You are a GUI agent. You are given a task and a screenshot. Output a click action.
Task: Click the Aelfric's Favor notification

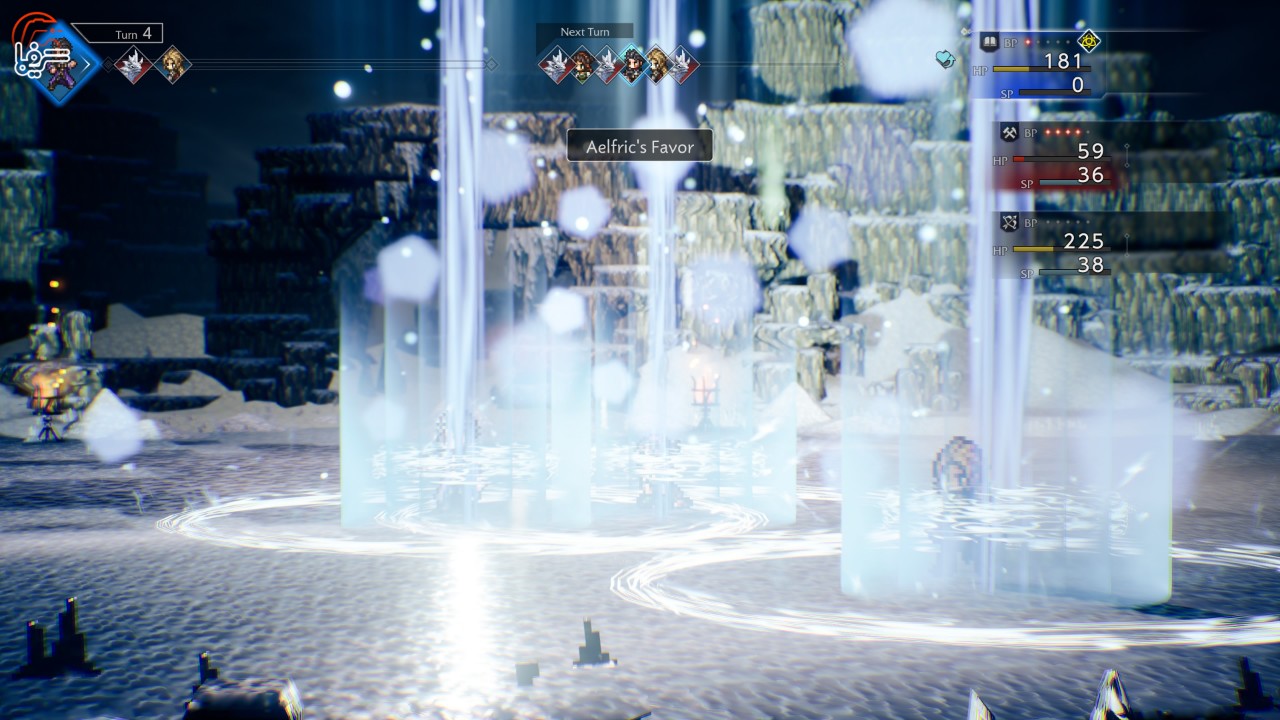coord(639,146)
